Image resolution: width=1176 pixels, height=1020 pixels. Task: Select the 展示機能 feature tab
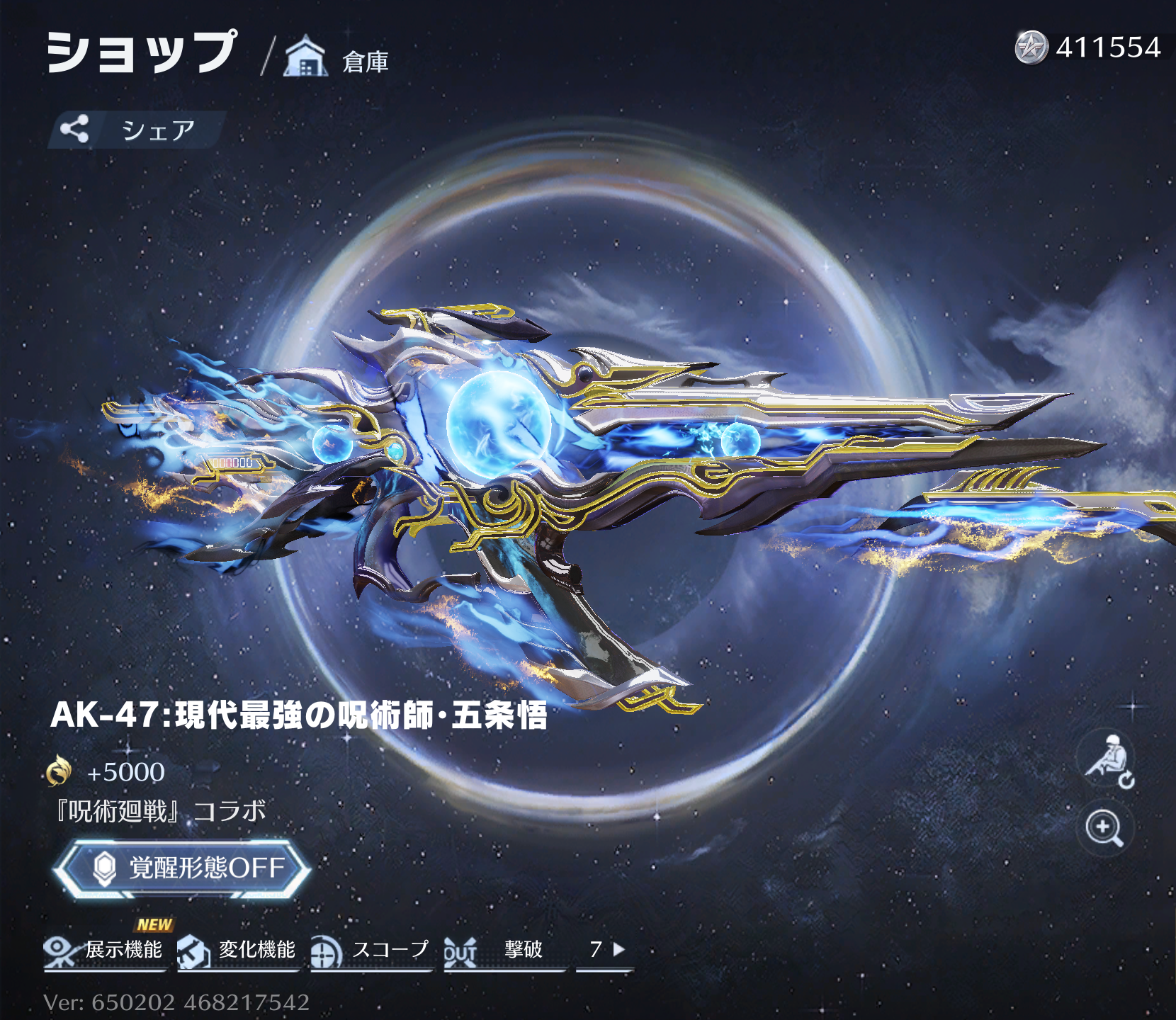click(x=104, y=951)
